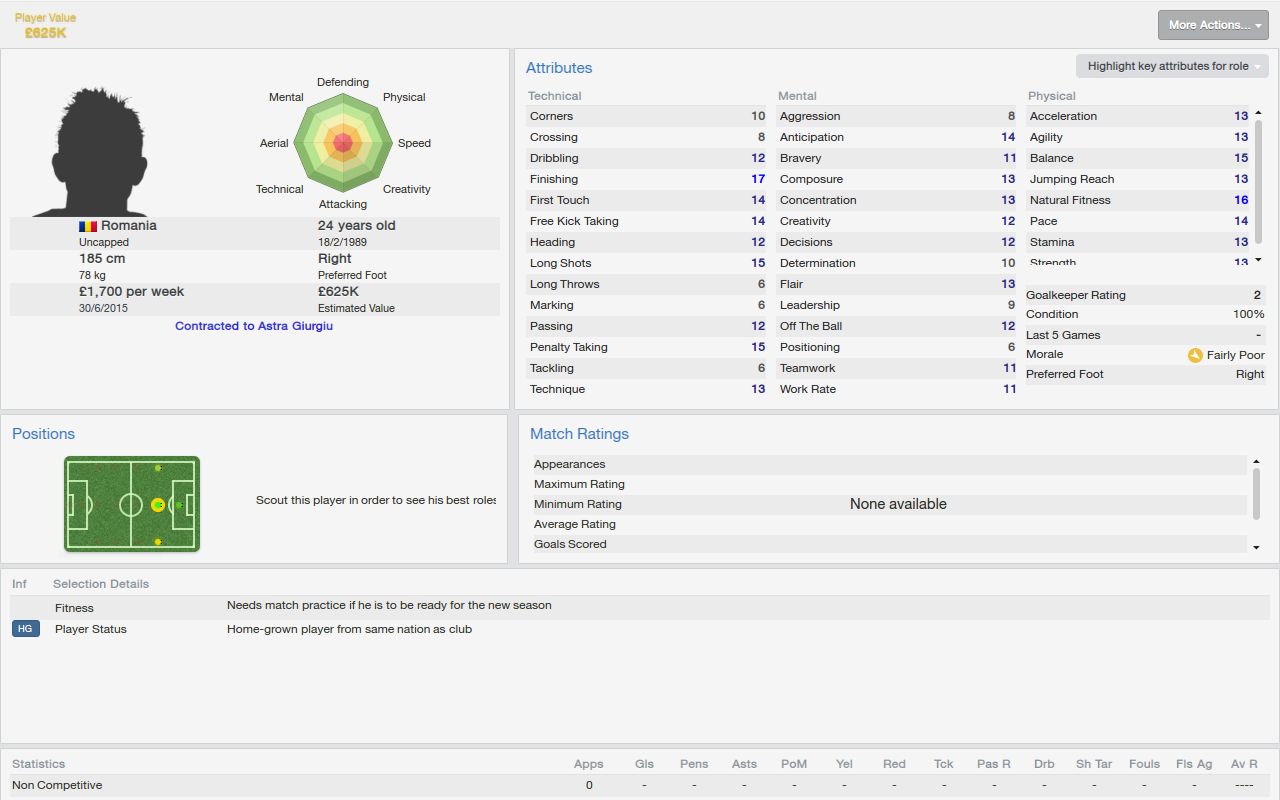This screenshot has width=1280, height=800.
Task: Click the Apps column header
Action: (588, 763)
